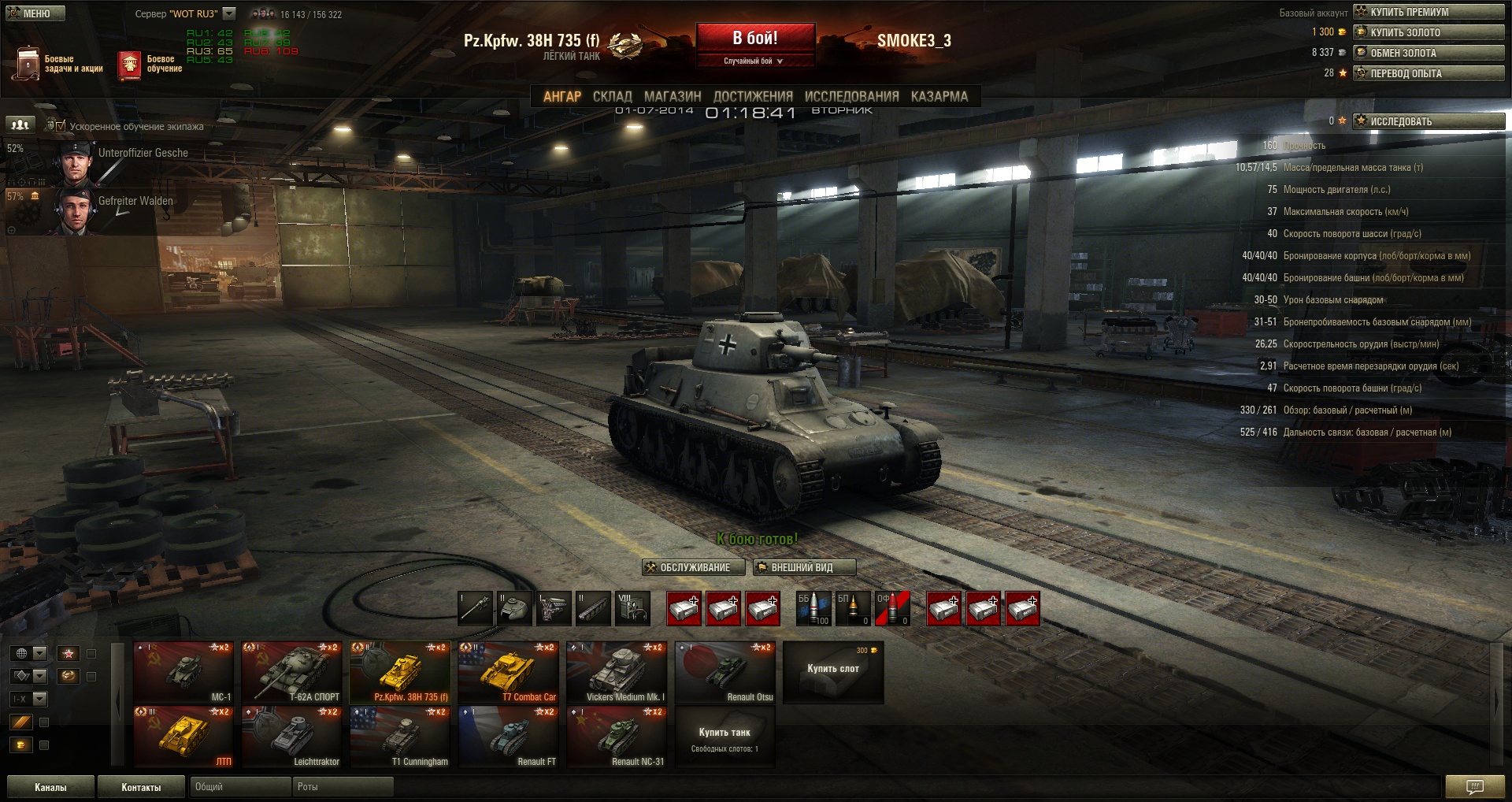The width and height of the screenshot is (1512, 802).
Task: Show the ИССЛЕДОВАНИЯ tab
Action: click(851, 96)
